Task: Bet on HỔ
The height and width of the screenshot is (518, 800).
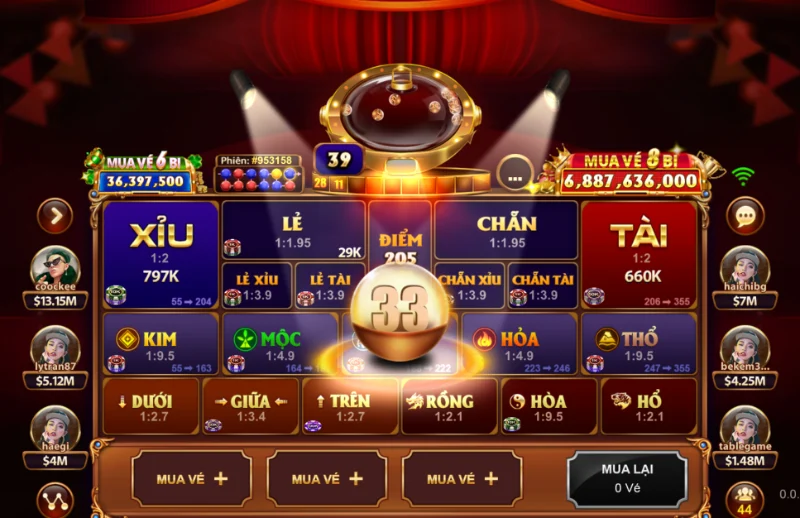Action: [648, 405]
